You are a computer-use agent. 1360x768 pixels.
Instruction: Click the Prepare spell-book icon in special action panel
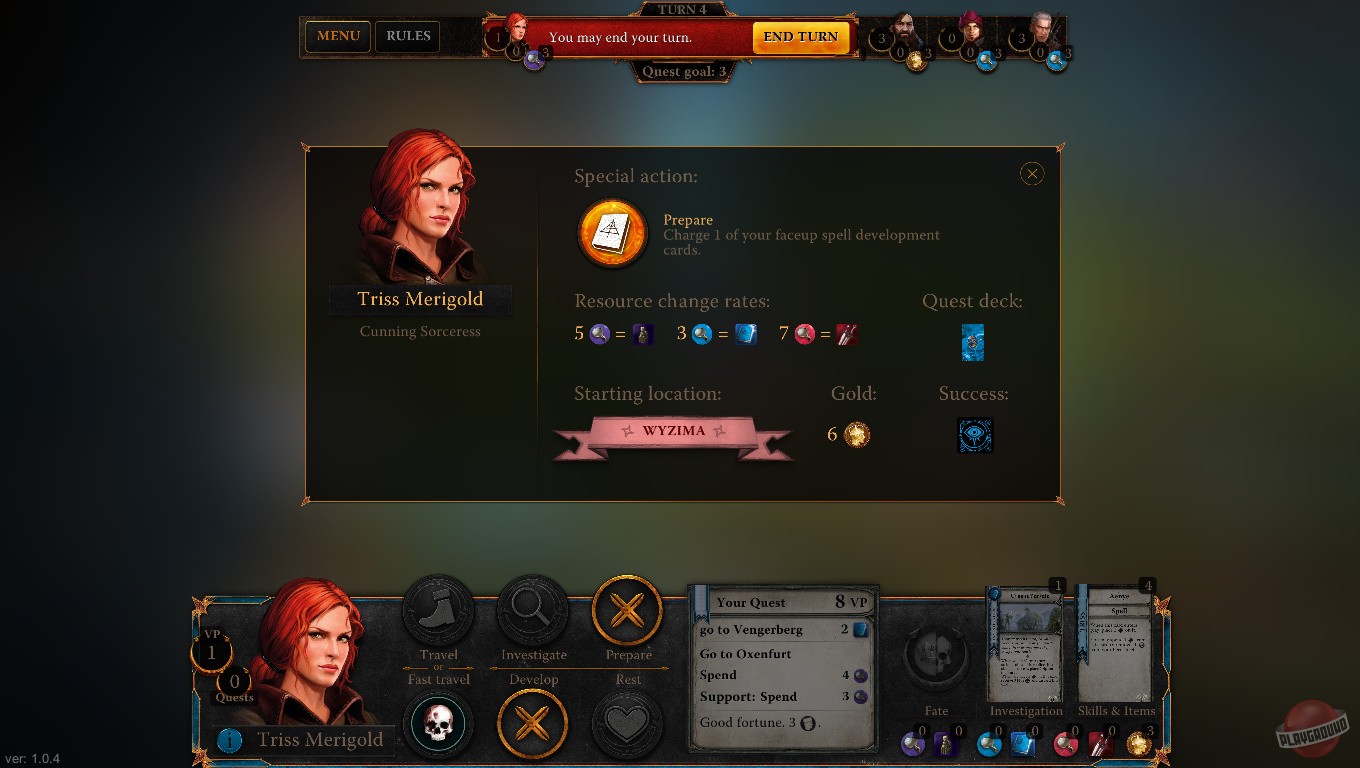point(612,232)
